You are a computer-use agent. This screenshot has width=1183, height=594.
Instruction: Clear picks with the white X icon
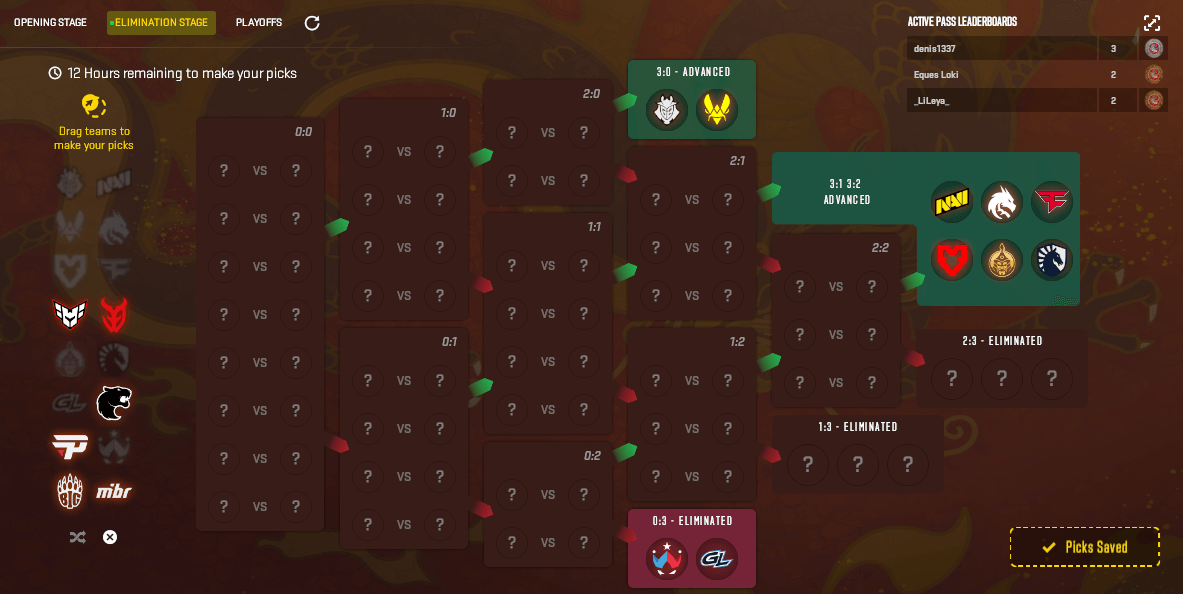coord(110,537)
